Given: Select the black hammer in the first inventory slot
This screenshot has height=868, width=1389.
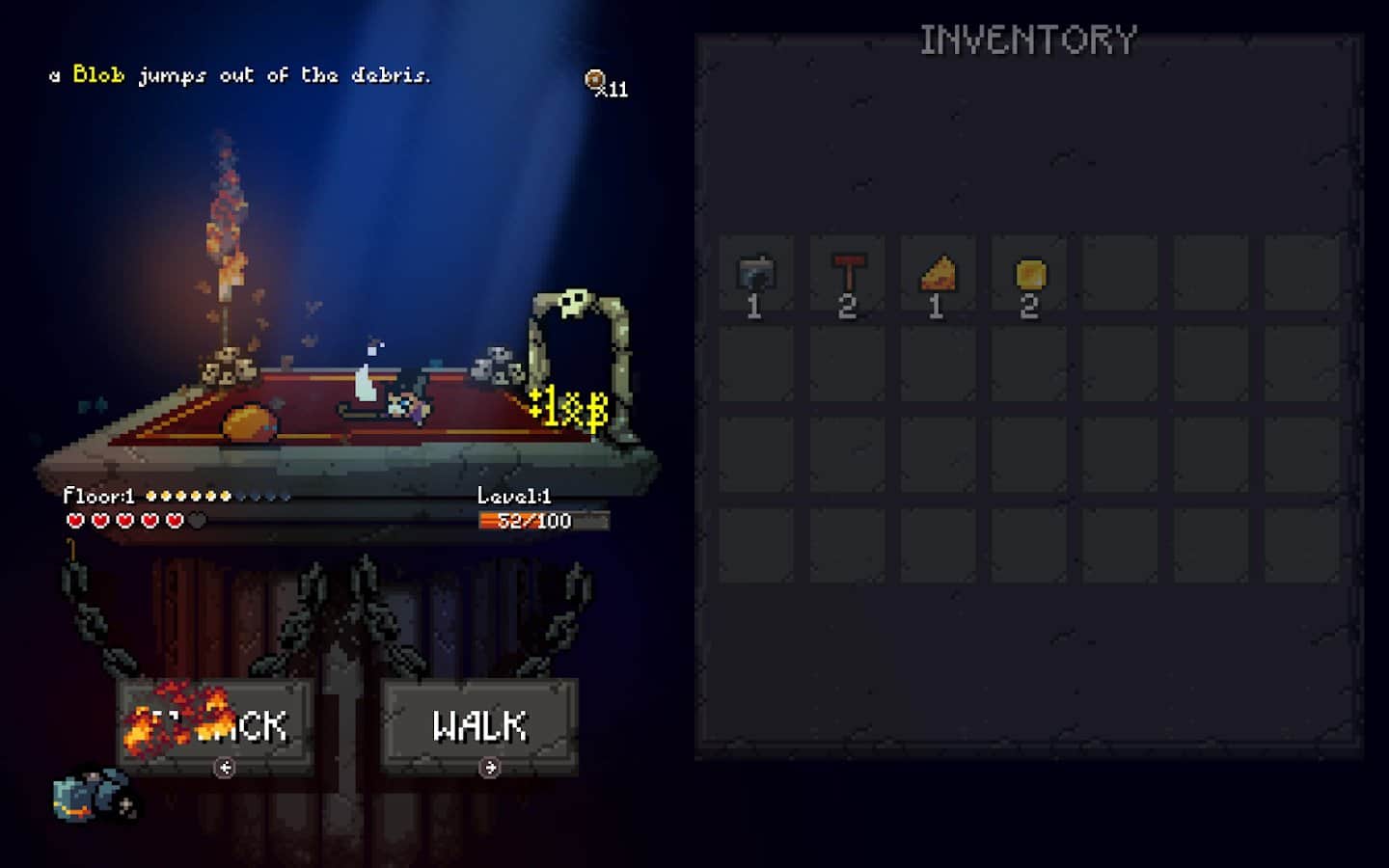Looking at the screenshot, I should coord(755,273).
